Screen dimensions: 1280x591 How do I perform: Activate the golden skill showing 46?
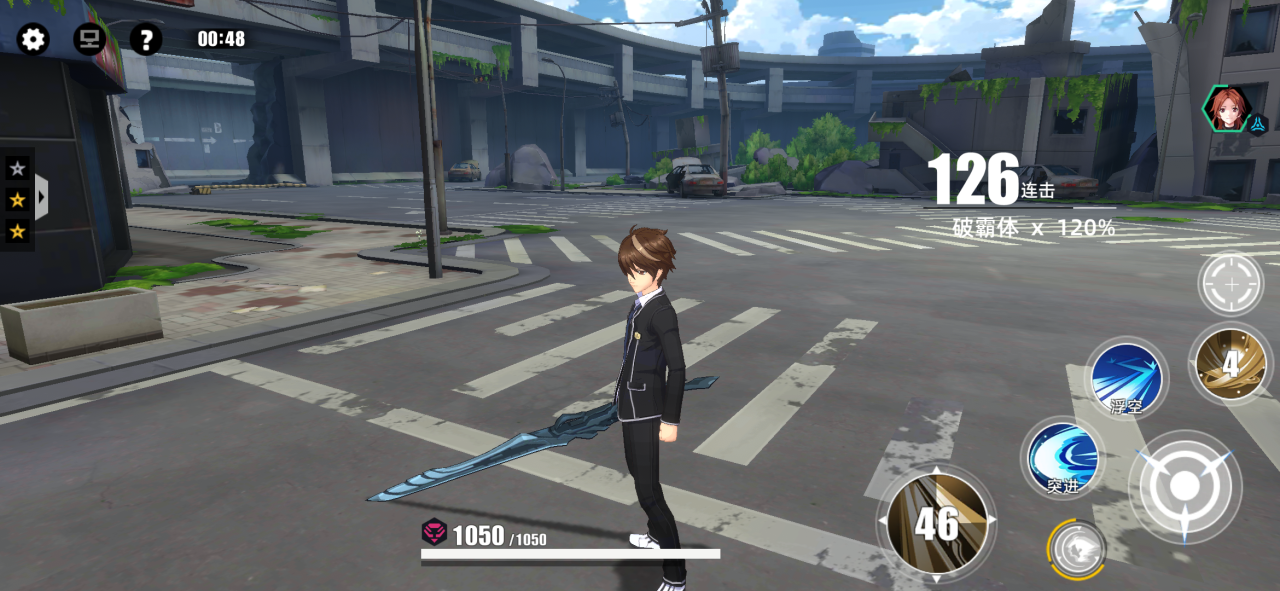937,523
